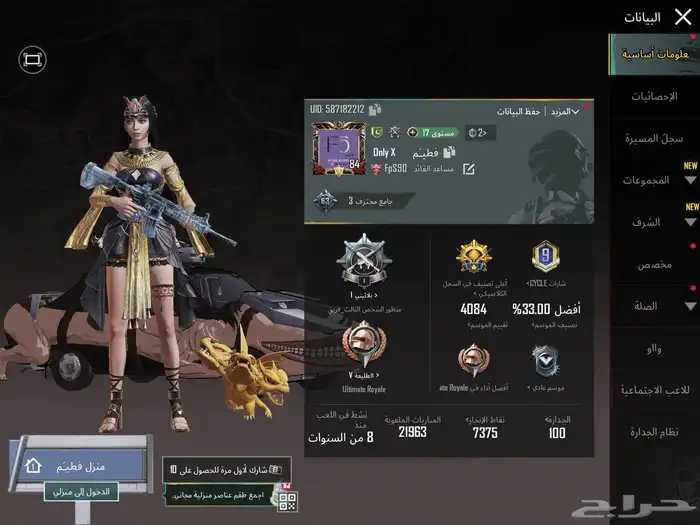Select the معلومات أساسية (Basic info) tab

click(x=655, y=54)
